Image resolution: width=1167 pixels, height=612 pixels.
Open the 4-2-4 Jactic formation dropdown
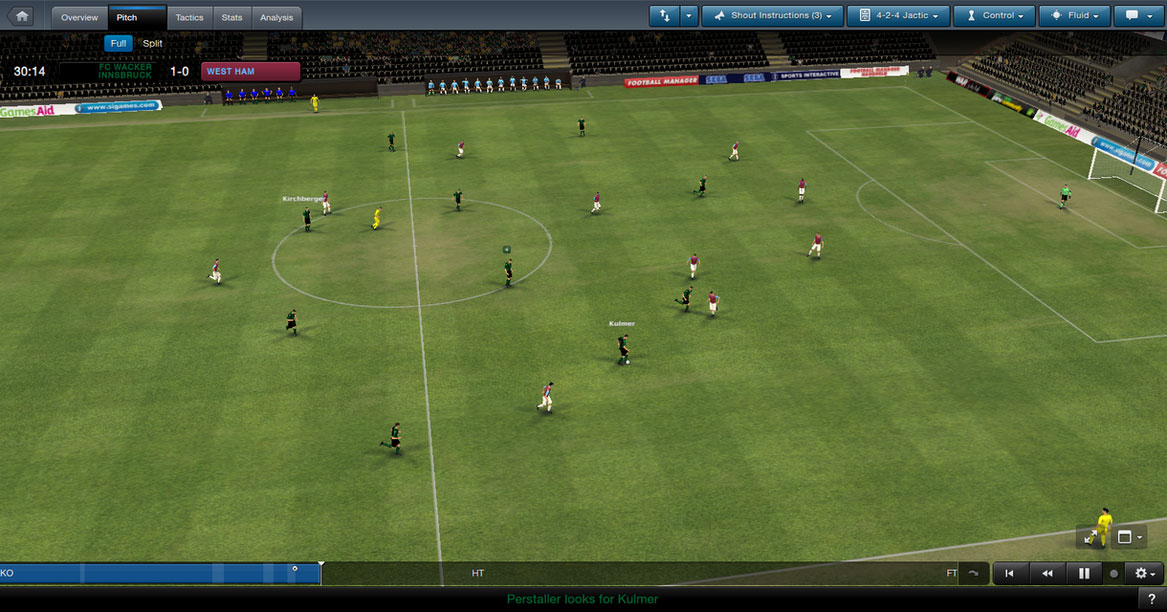[x=897, y=16]
